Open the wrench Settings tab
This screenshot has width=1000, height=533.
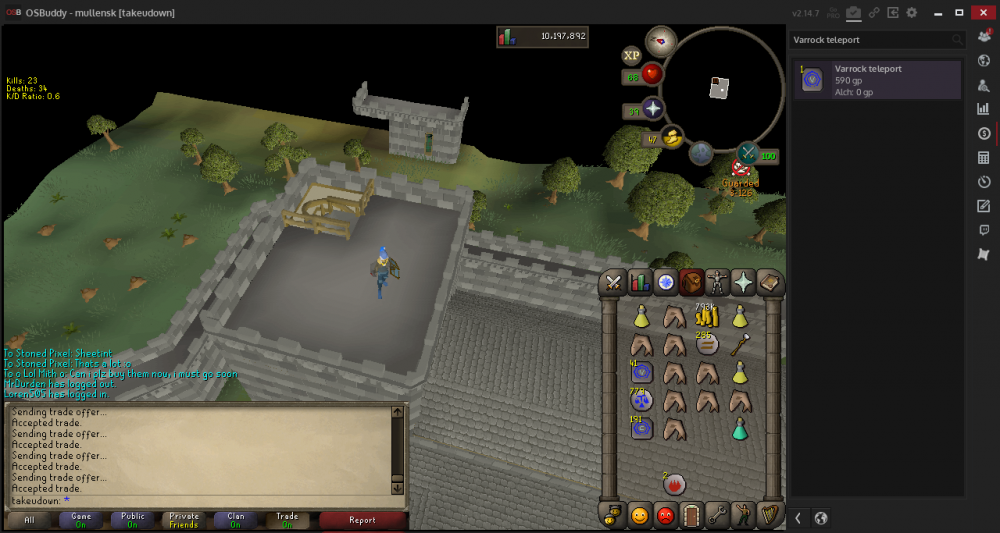click(717, 516)
